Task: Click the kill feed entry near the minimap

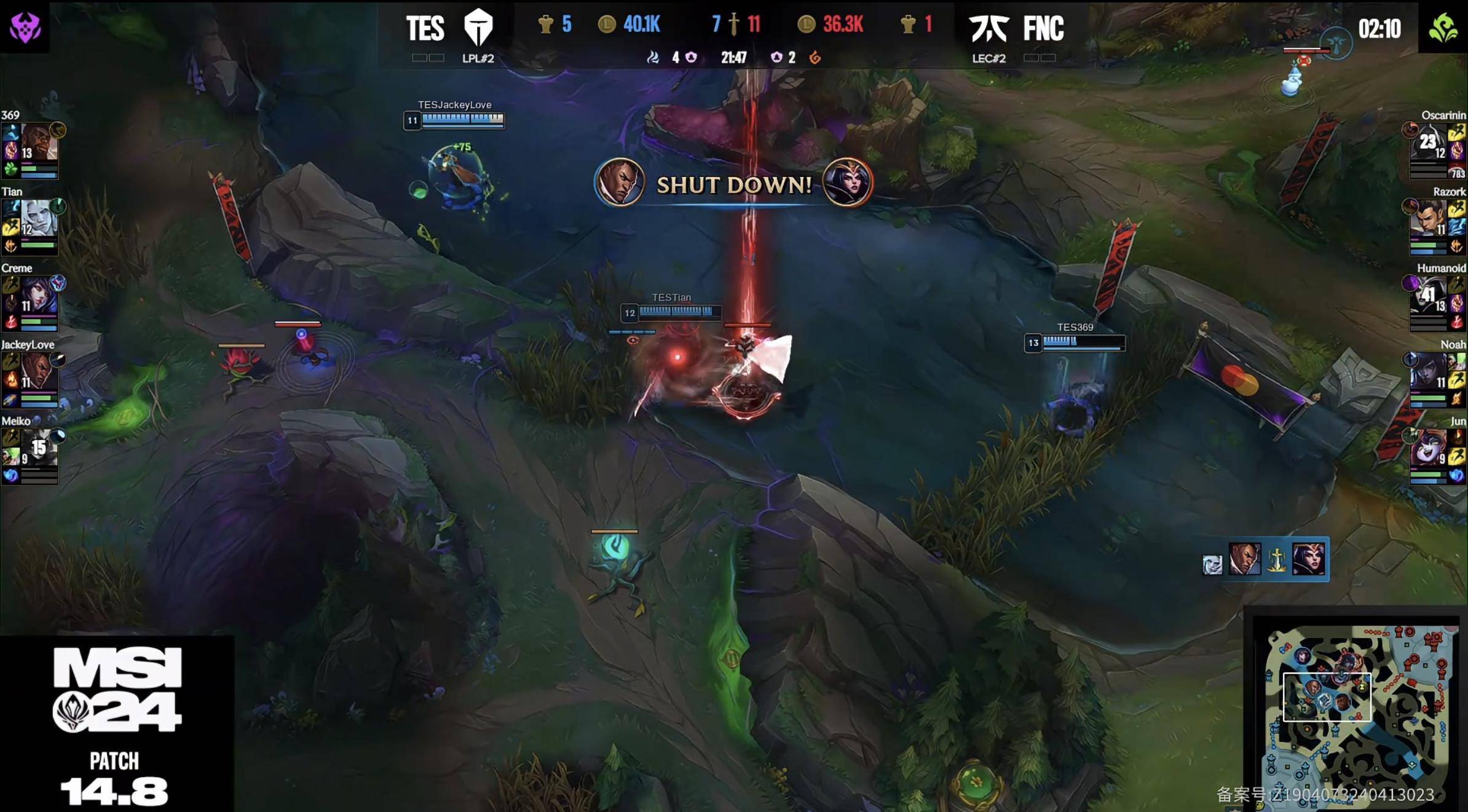Action: [x=1265, y=560]
